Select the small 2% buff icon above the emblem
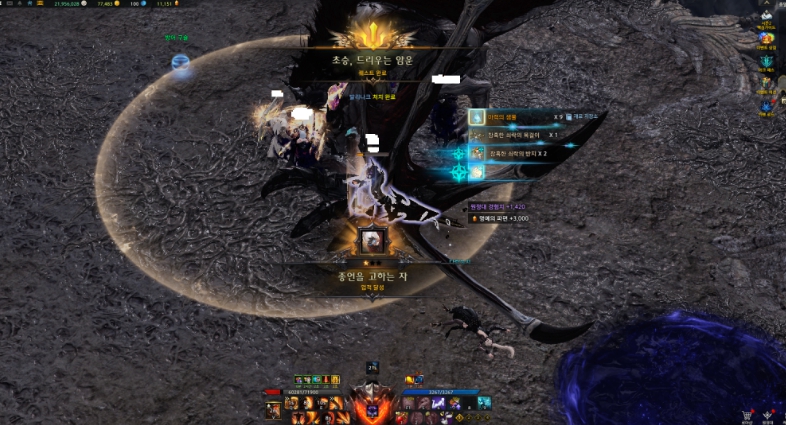786x425 pixels. pyautogui.click(x=372, y=367)
